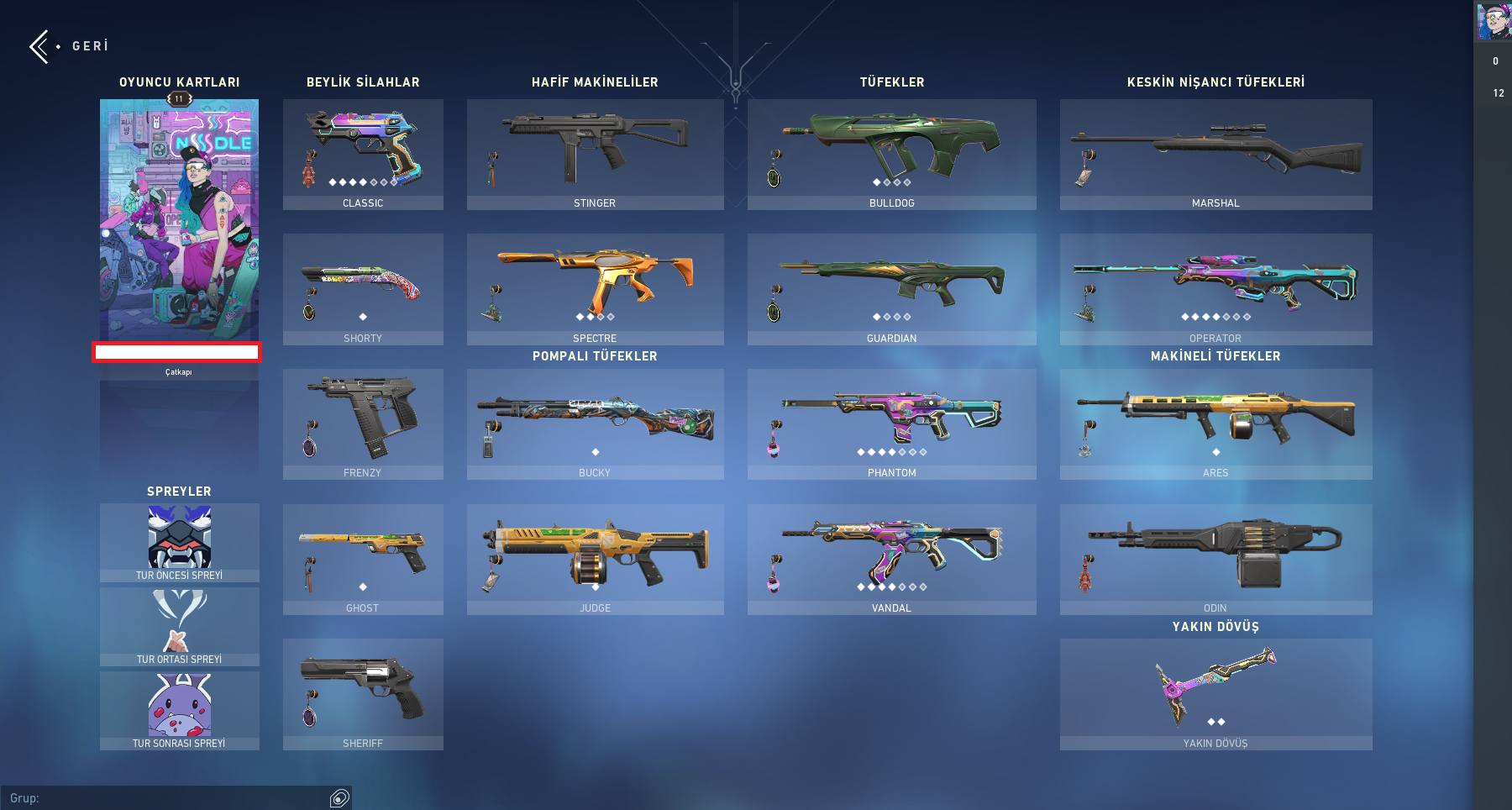Open the player card artwork
Screen dimensions: 1512x810
[x=179, y=220]
